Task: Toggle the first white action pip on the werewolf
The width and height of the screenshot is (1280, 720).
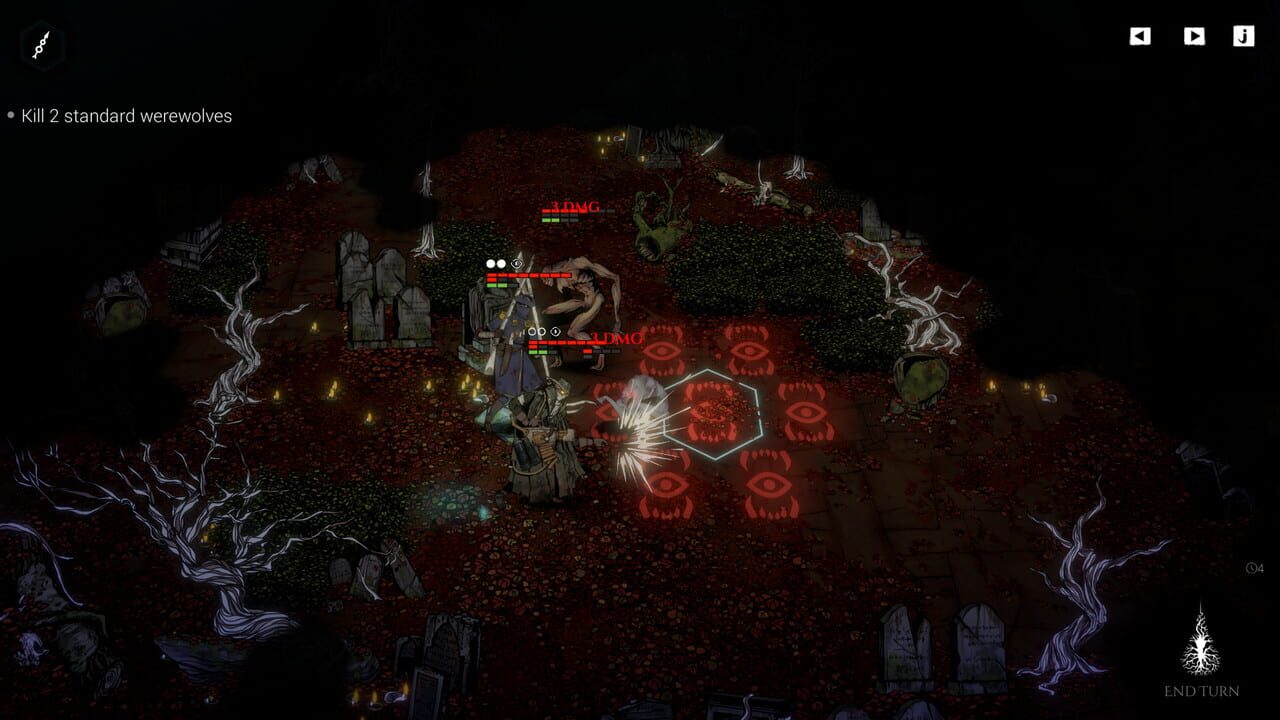Action: pos(489,262)
